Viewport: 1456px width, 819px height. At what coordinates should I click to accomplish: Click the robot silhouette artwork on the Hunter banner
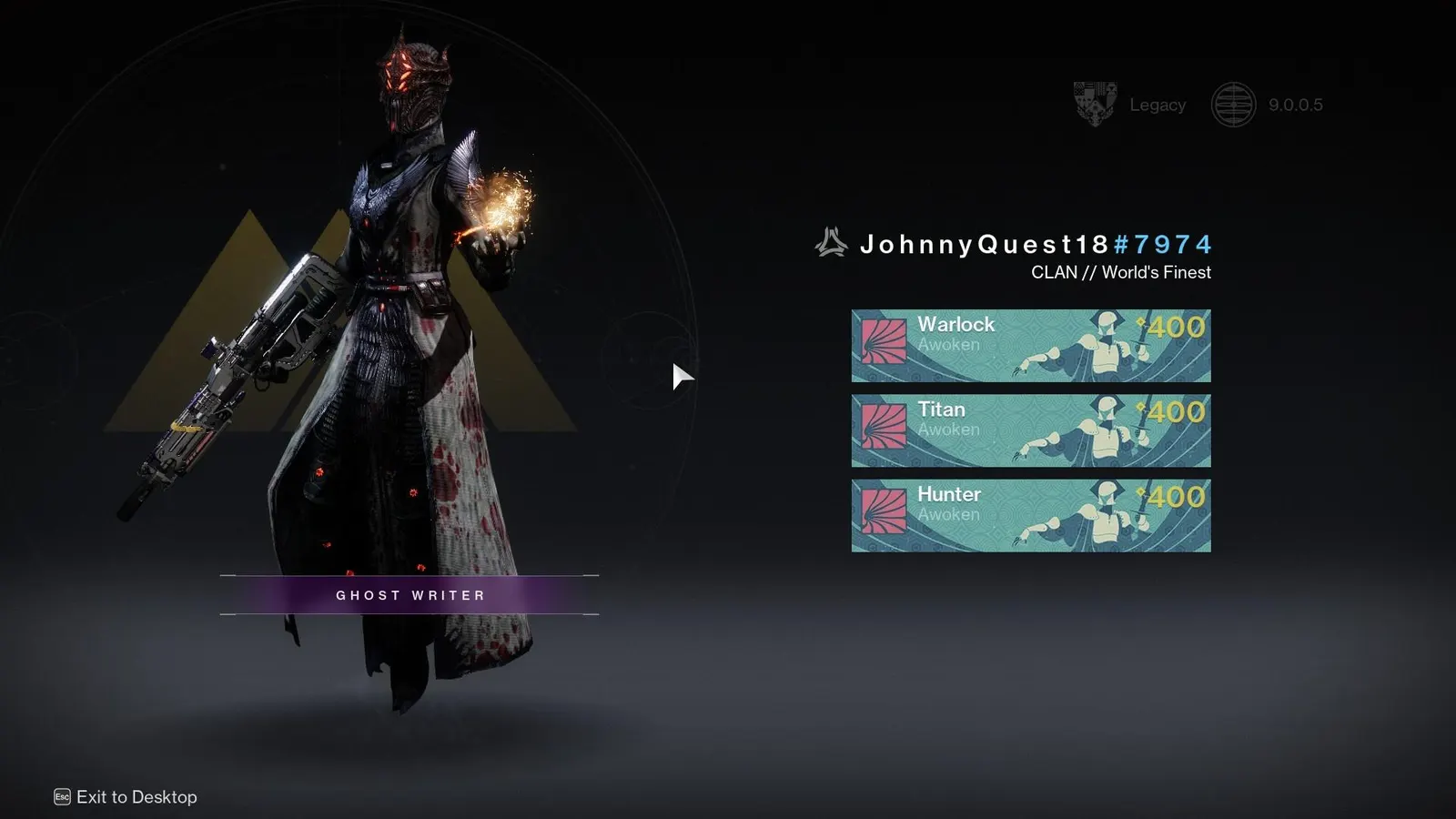tap(1106, 517)
